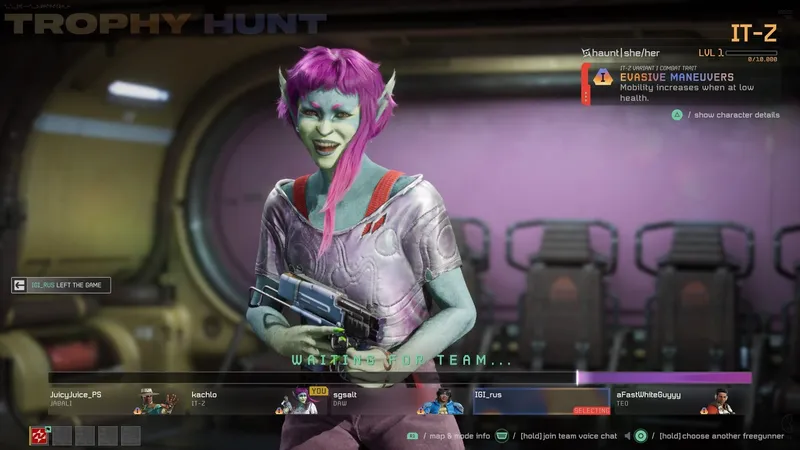800x450 pixels.
Task: Dismiss the IGI_rus left the game notification
Action: coord(61,285)
